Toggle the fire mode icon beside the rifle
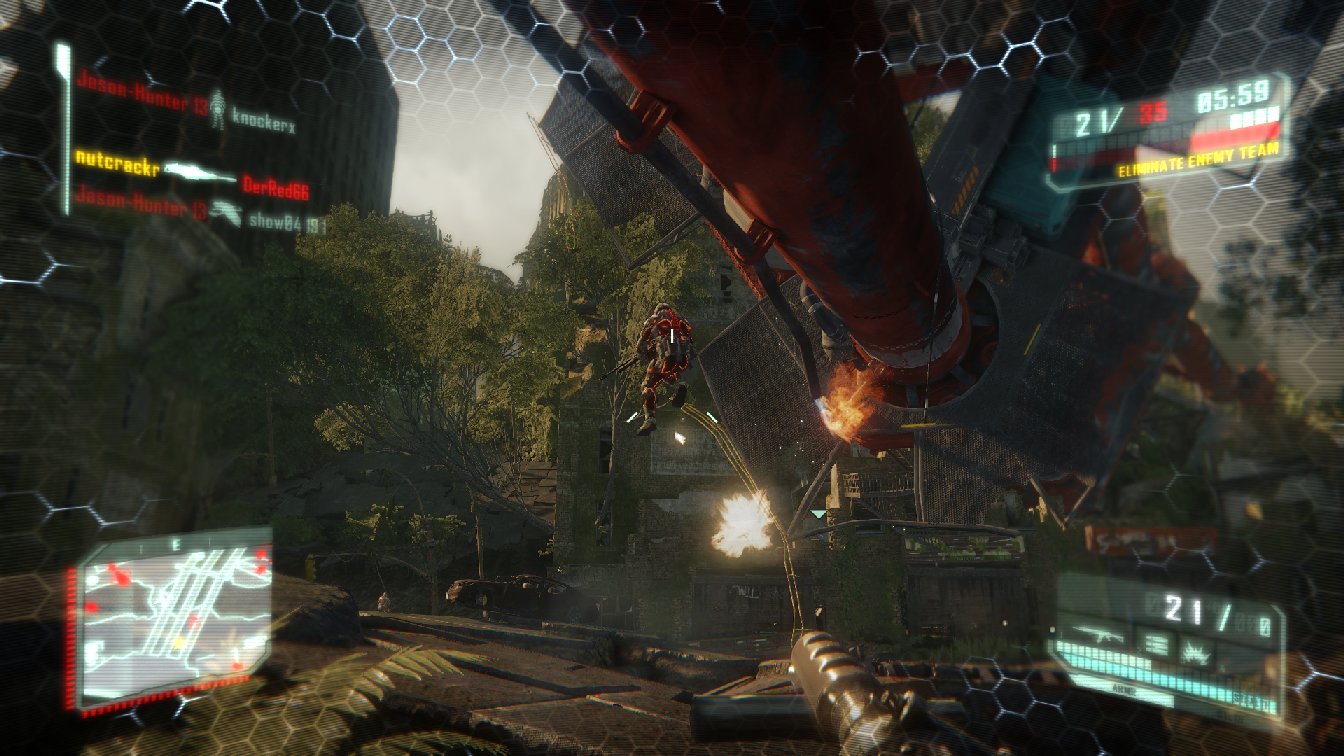The width and height of the screenshot is (1344, 756). click(x=1155, y=644)
